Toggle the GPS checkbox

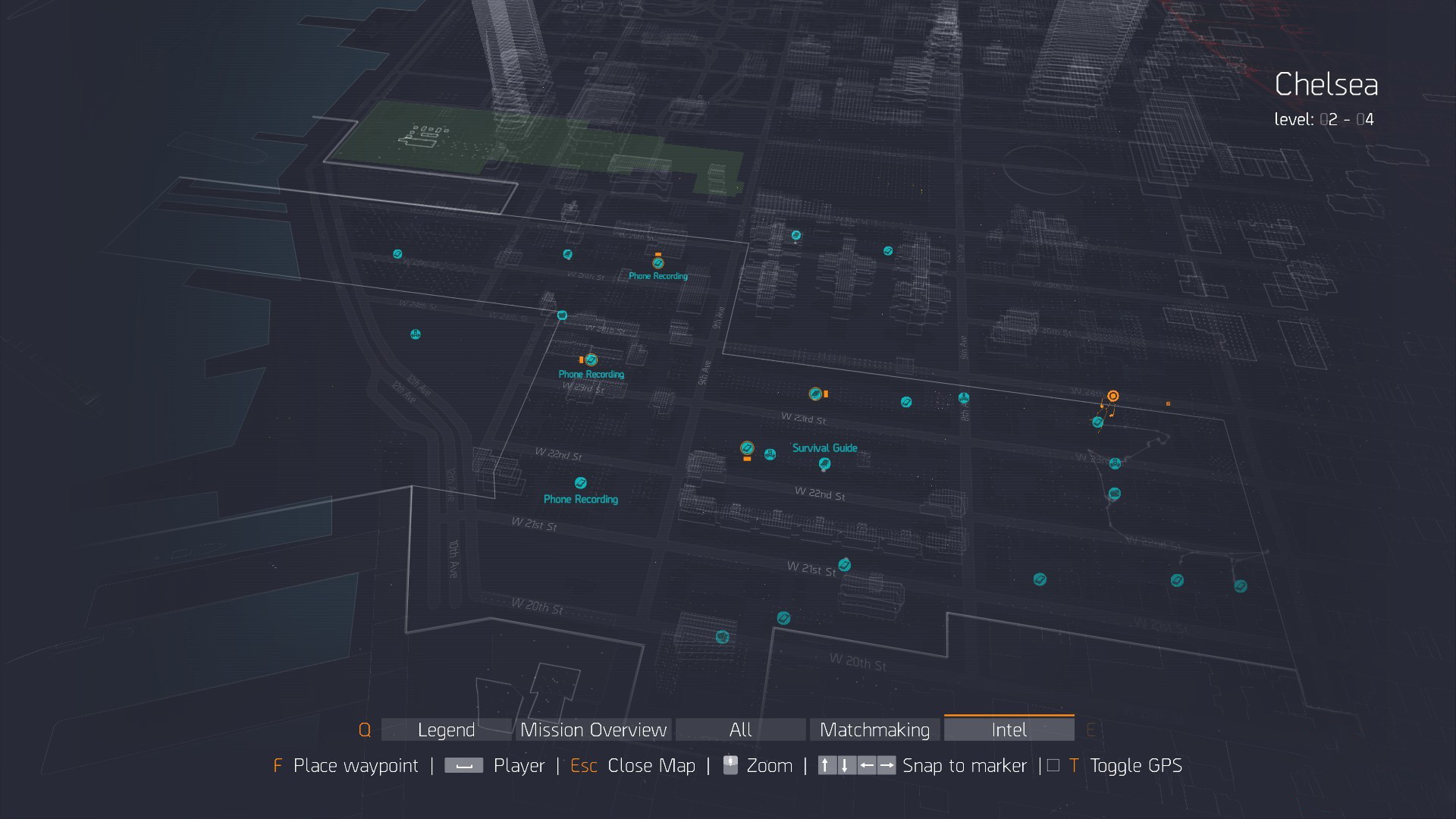(x=1053, y=766)
